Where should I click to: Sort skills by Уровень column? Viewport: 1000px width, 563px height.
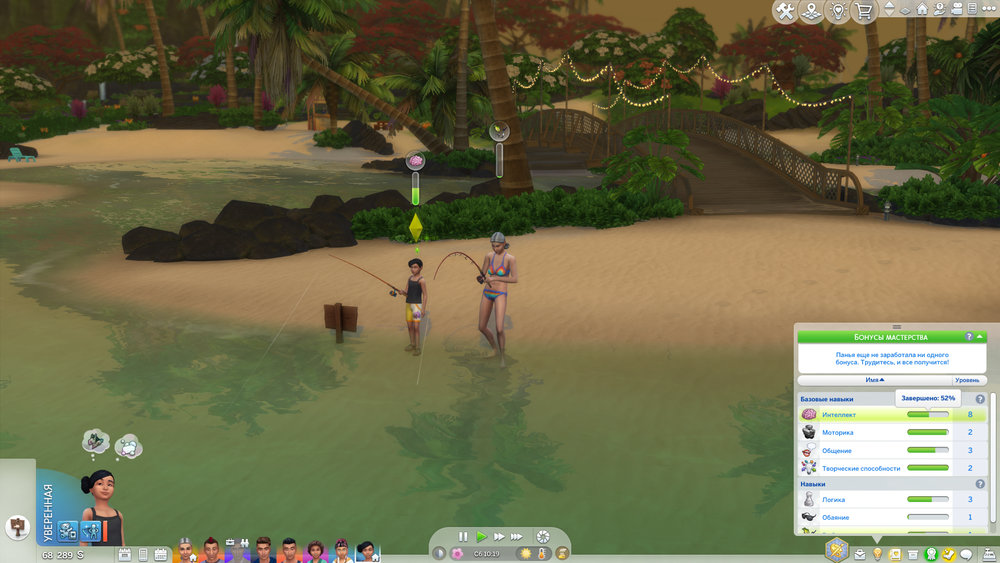(x=967, y=380)
